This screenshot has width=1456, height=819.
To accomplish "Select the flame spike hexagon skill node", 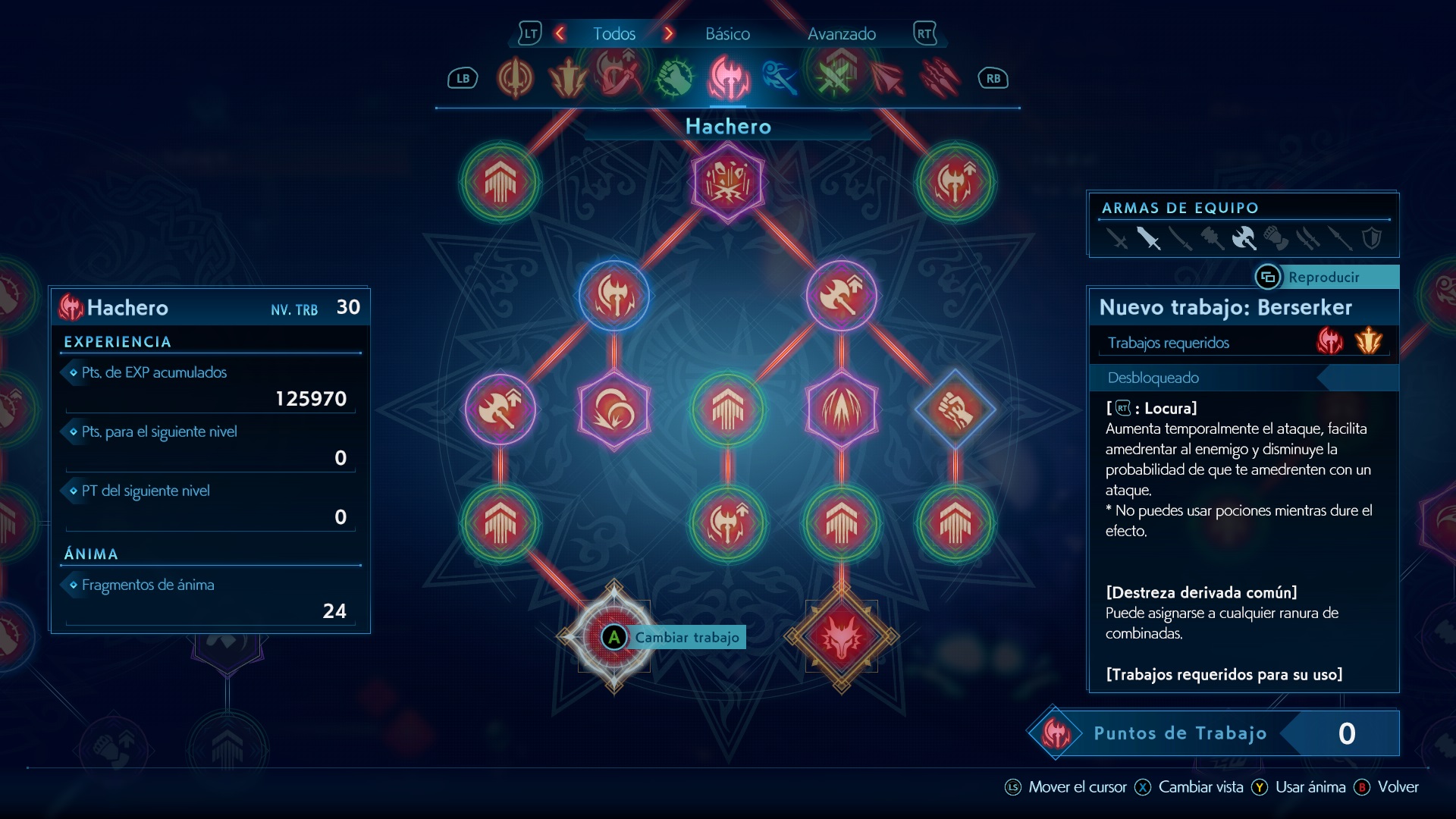I will pyautogui.click(x=841, y=409).
